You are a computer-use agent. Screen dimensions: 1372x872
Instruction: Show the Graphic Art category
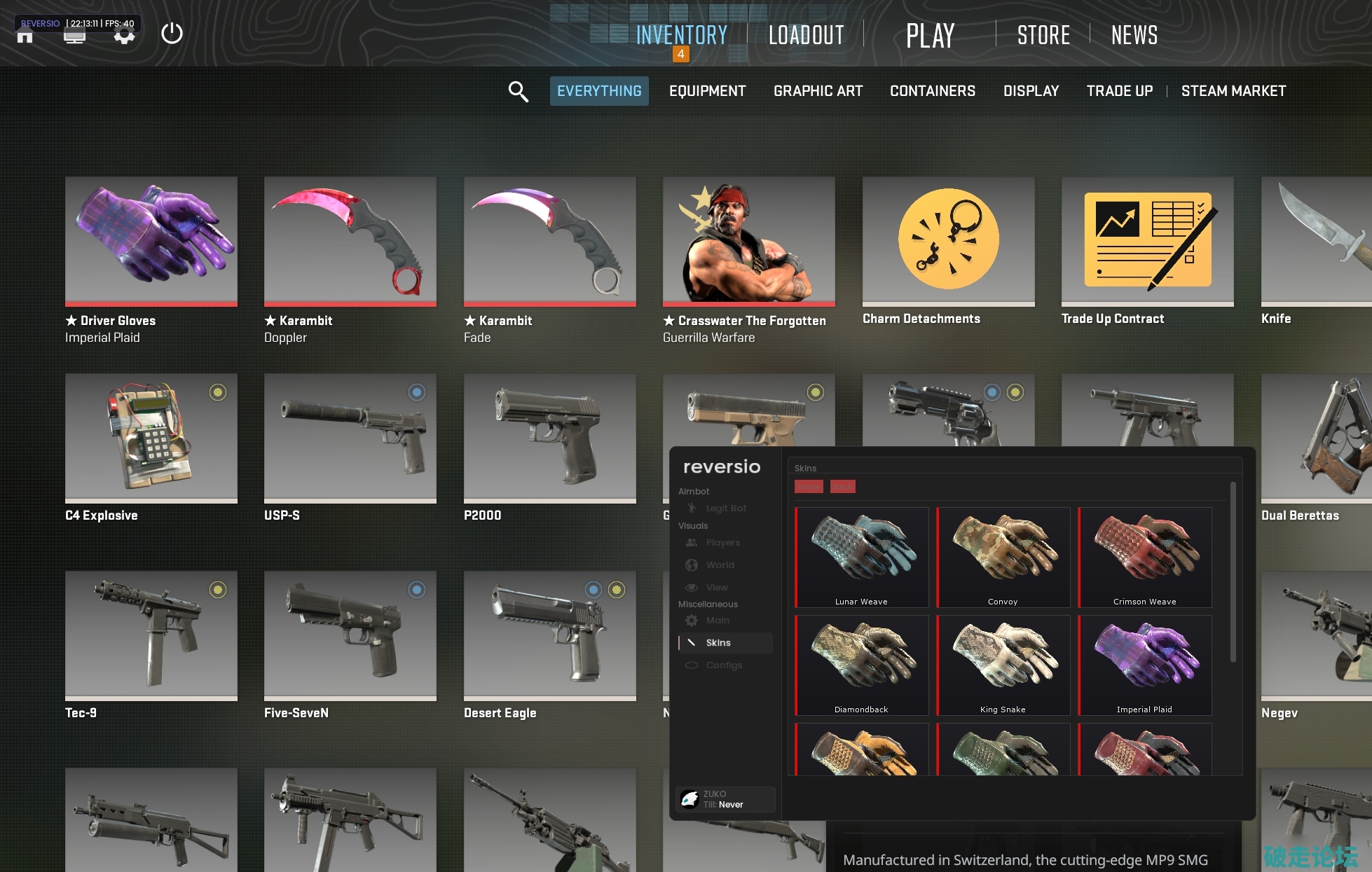818,91
